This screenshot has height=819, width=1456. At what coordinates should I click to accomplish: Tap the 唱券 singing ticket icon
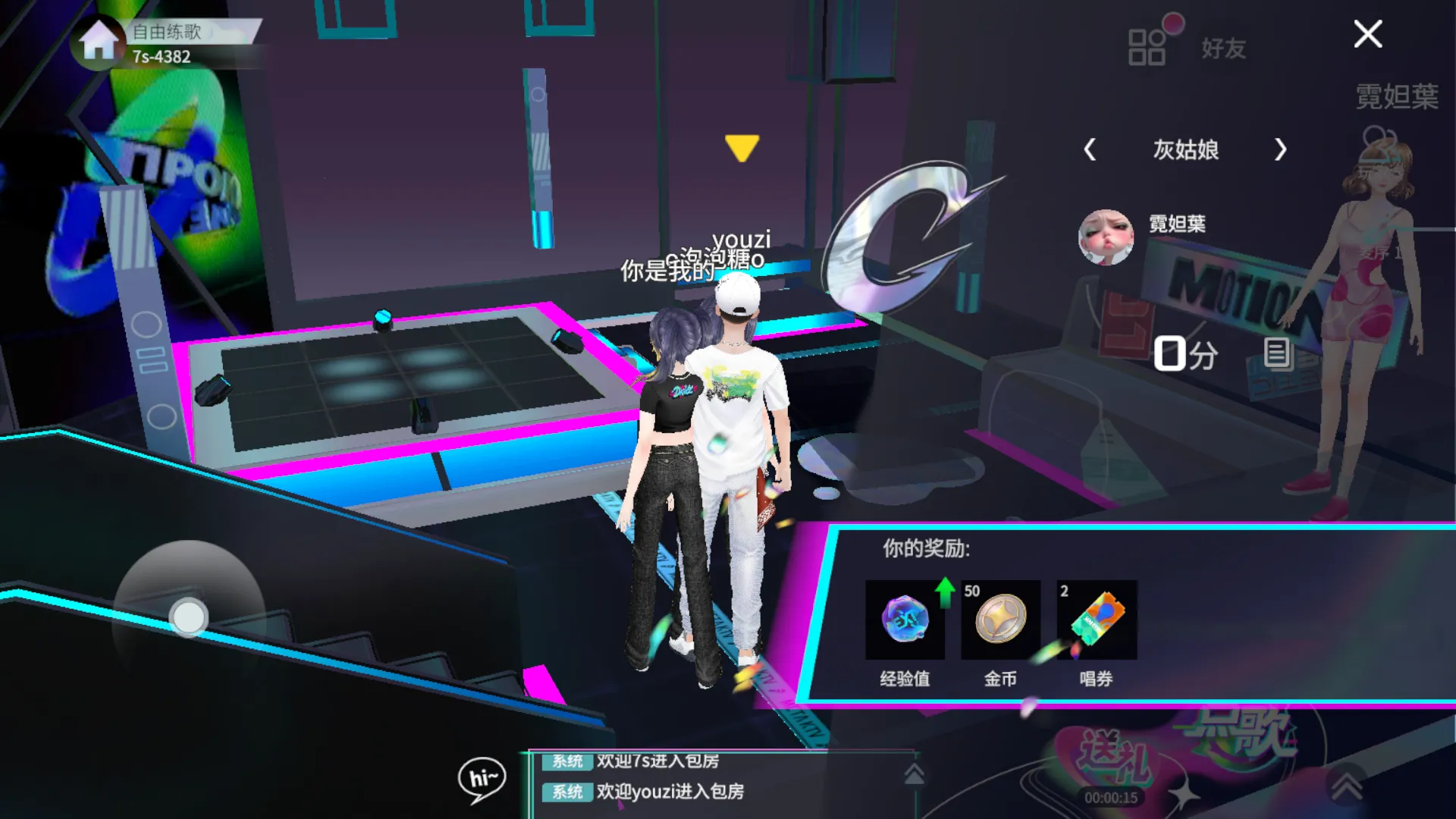coord(1095,620)
